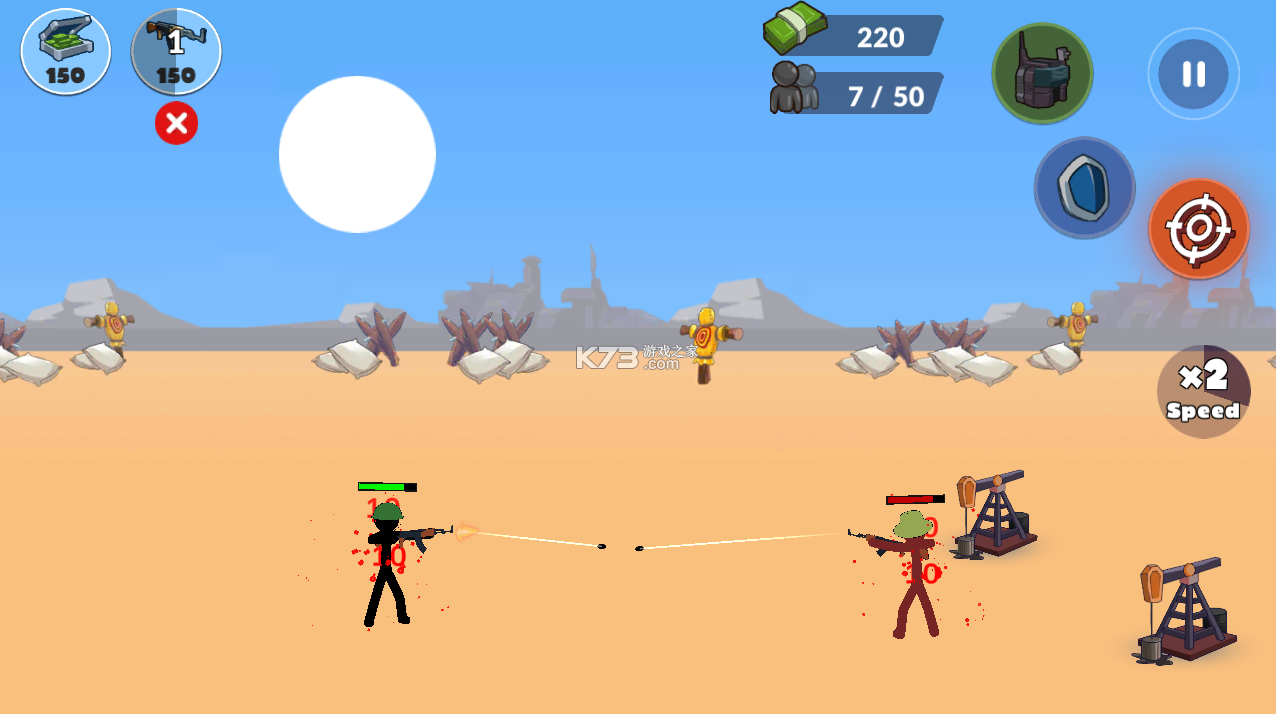The height and width of the screenshot is (714, 1276).
Task: Activate the blue shield defend command
Action: pos(1084,188)
